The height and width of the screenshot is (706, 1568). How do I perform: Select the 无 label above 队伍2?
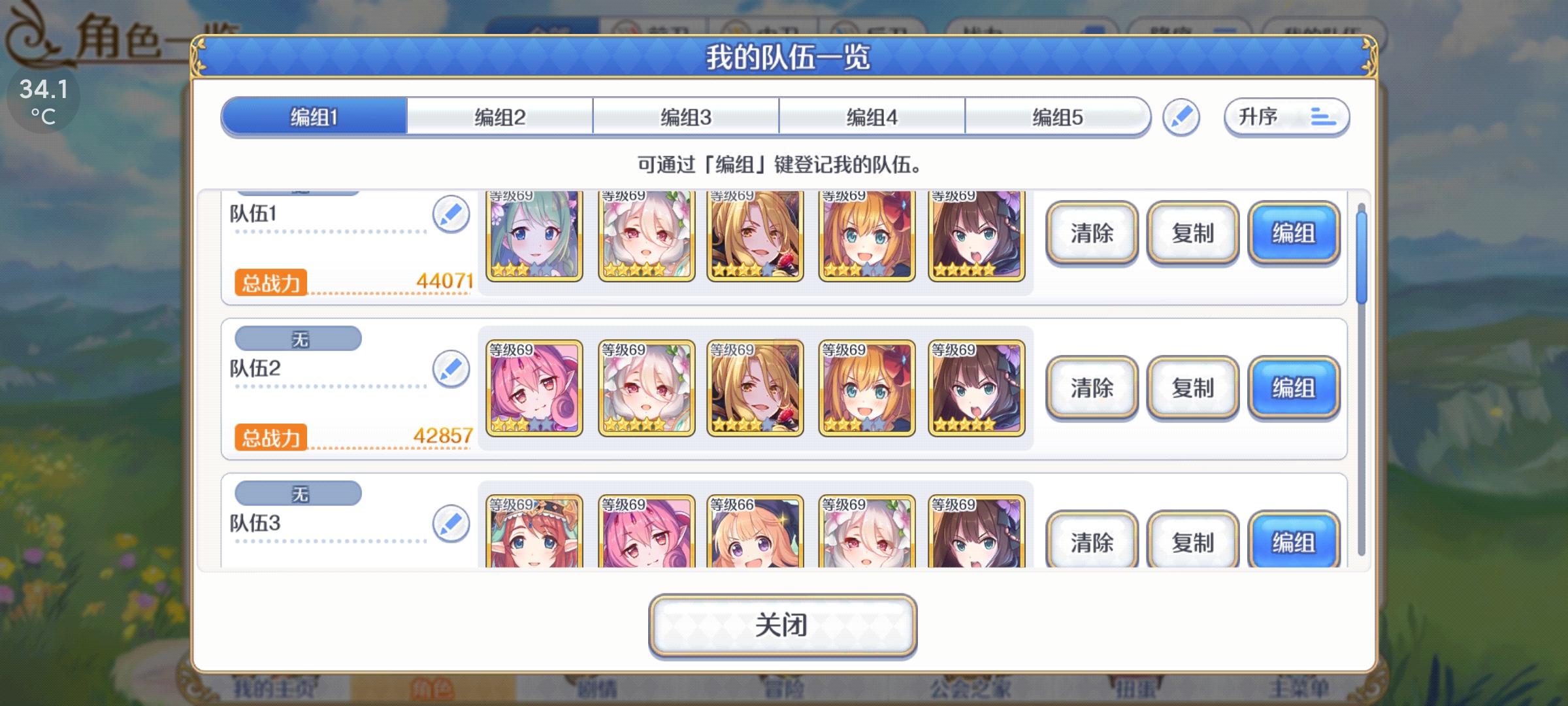click(297, 339)
